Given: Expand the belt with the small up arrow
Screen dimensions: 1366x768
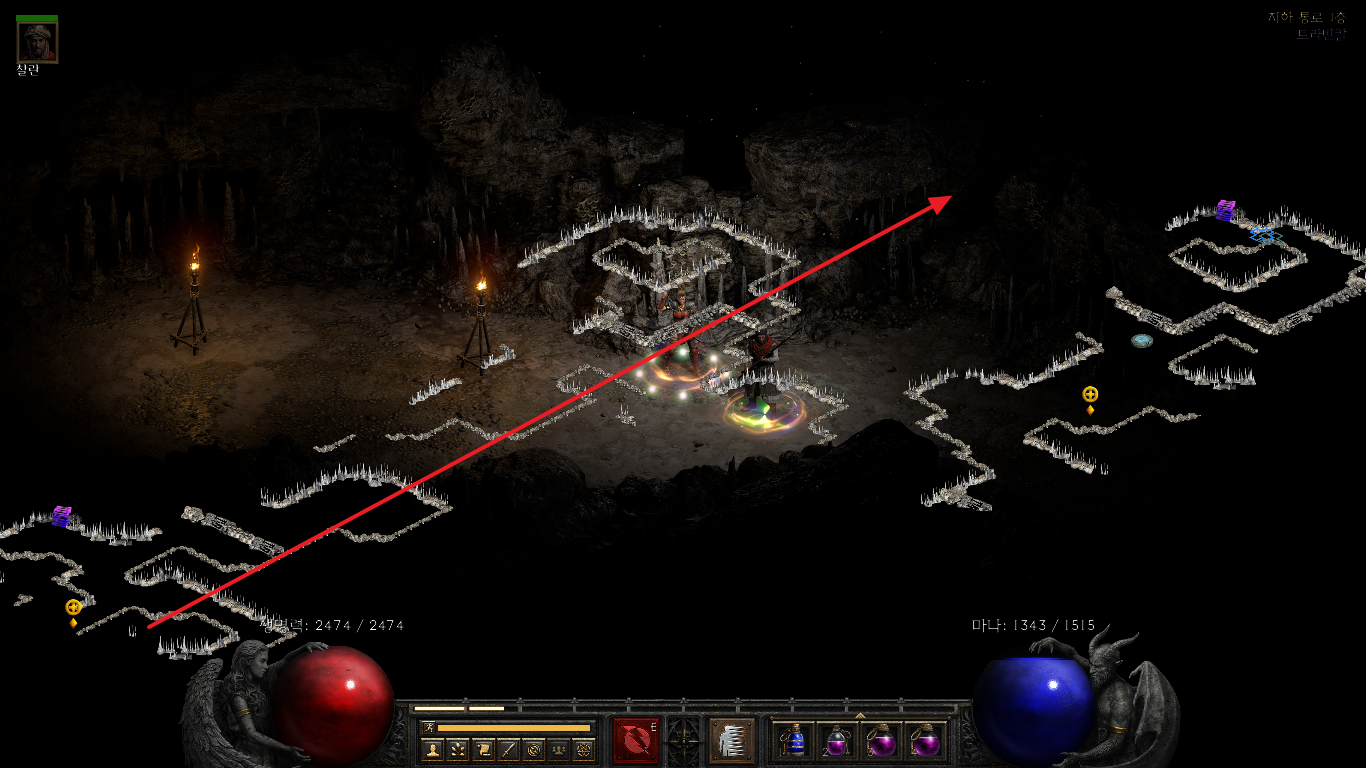Looking at the screenshot, I should click(x=860, y=715).
